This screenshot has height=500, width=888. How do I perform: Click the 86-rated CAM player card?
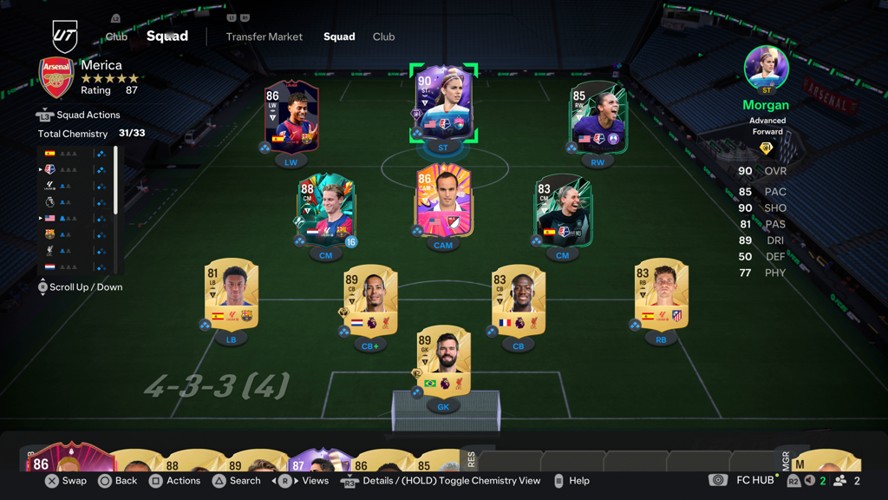tap(443, 203)
